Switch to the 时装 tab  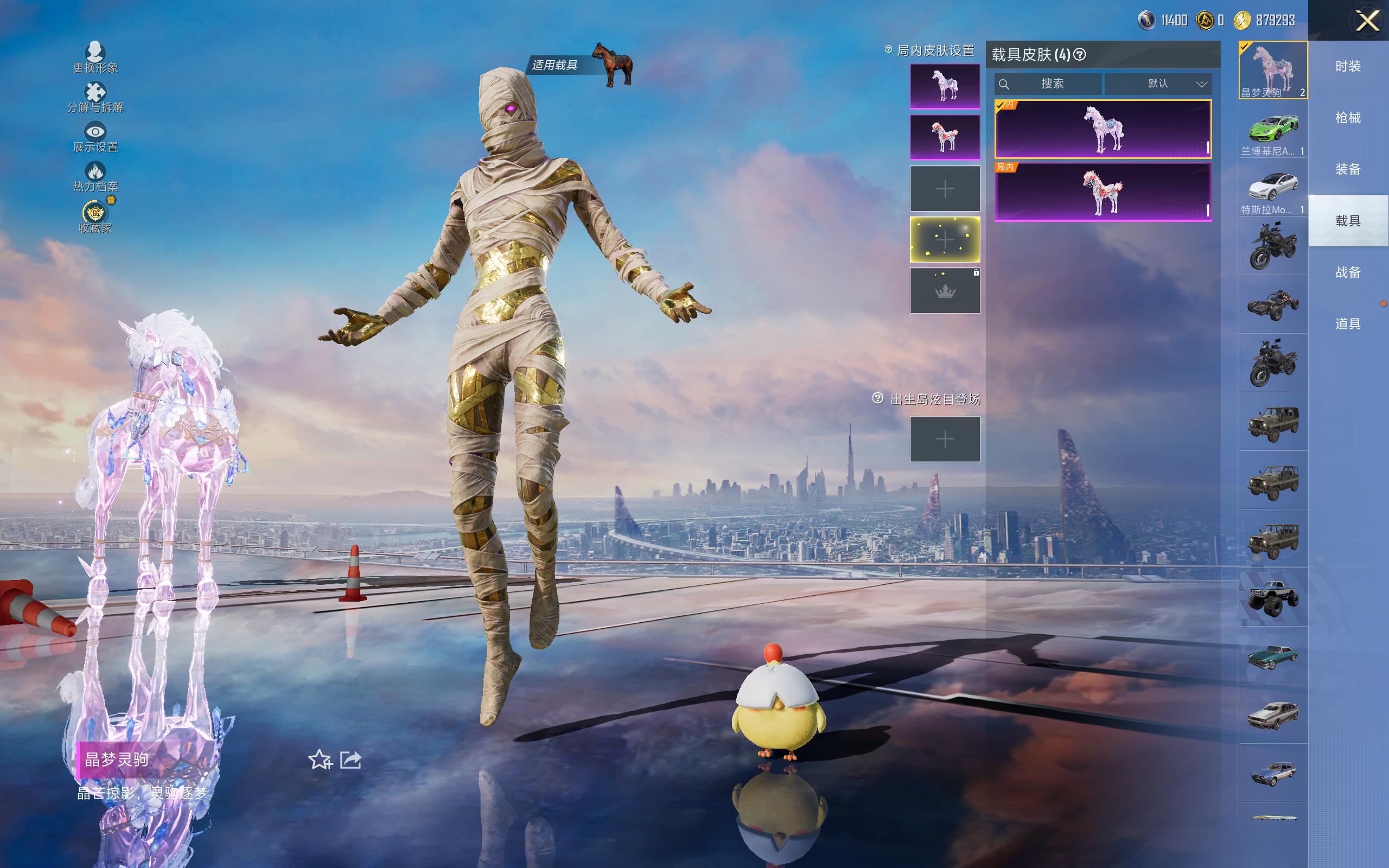tap(1348, 67)
